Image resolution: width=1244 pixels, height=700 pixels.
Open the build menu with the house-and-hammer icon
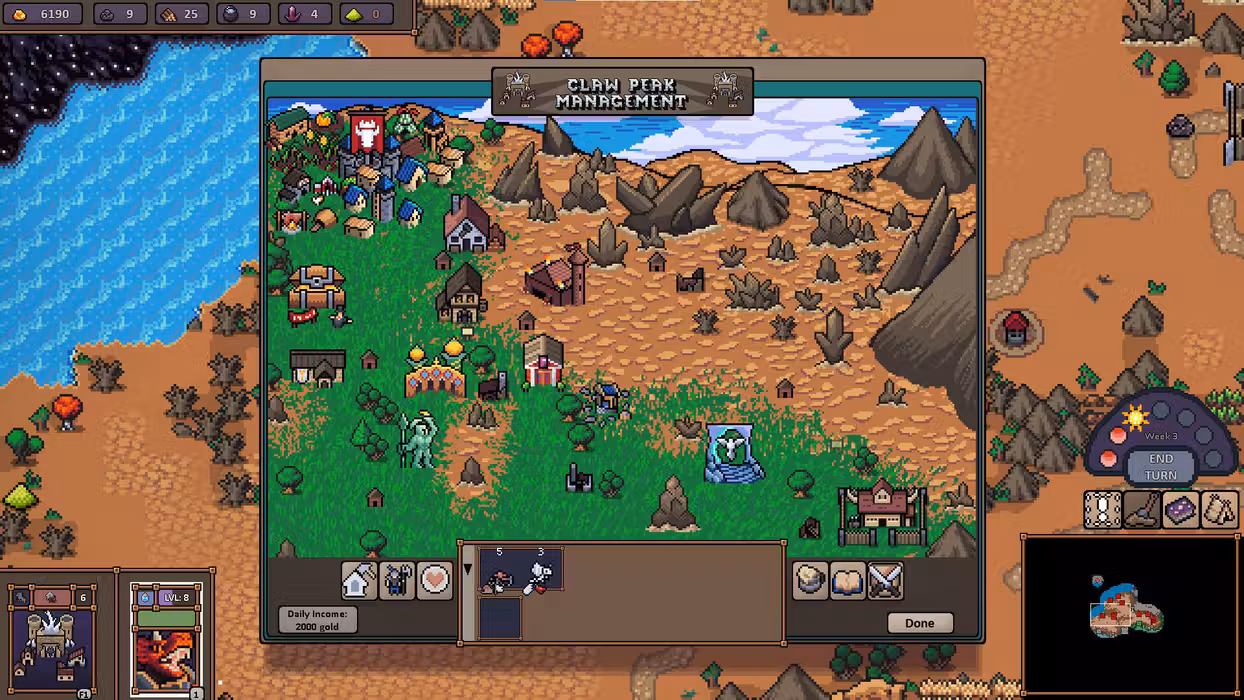359,580
